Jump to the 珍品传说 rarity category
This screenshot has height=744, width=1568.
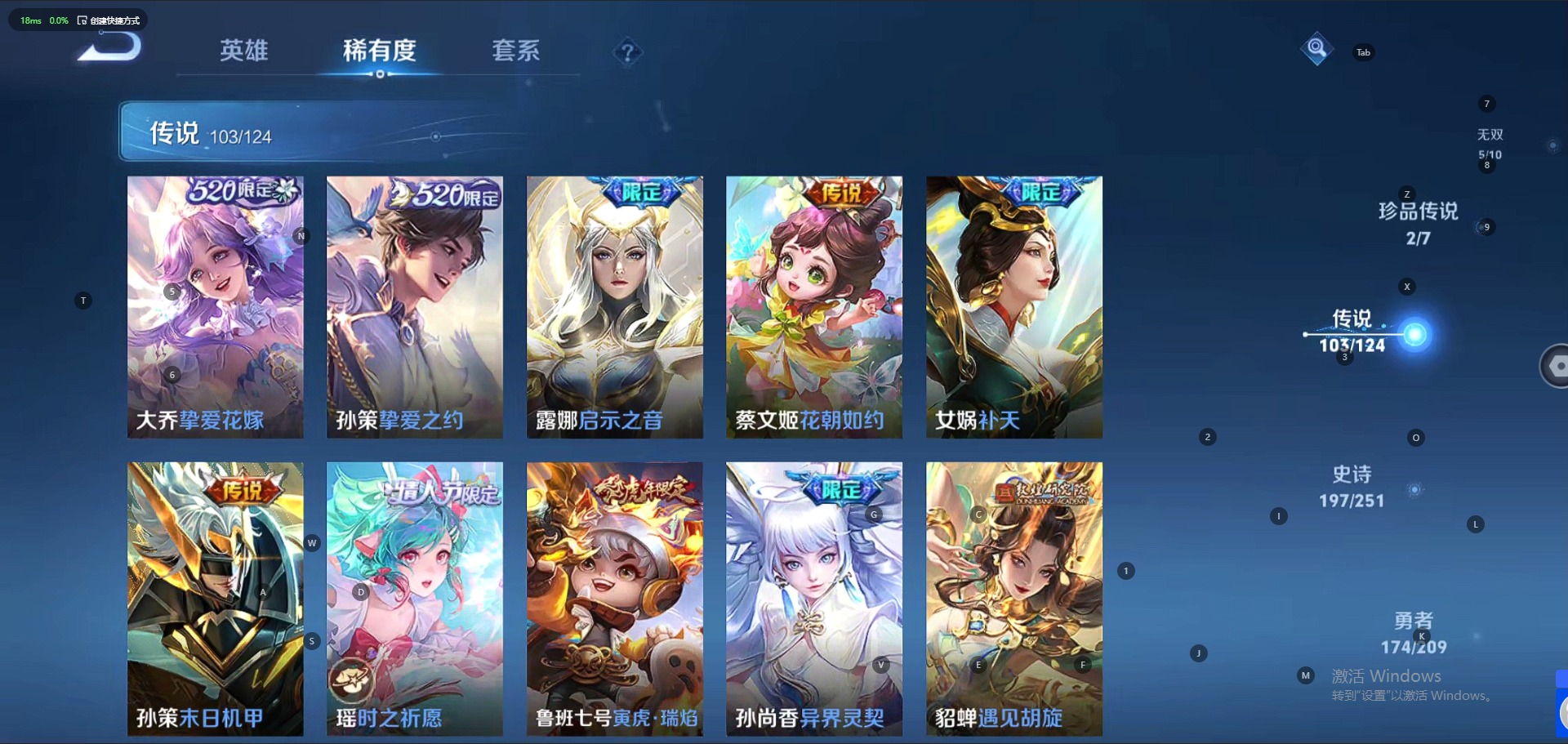pos(1418,222)
